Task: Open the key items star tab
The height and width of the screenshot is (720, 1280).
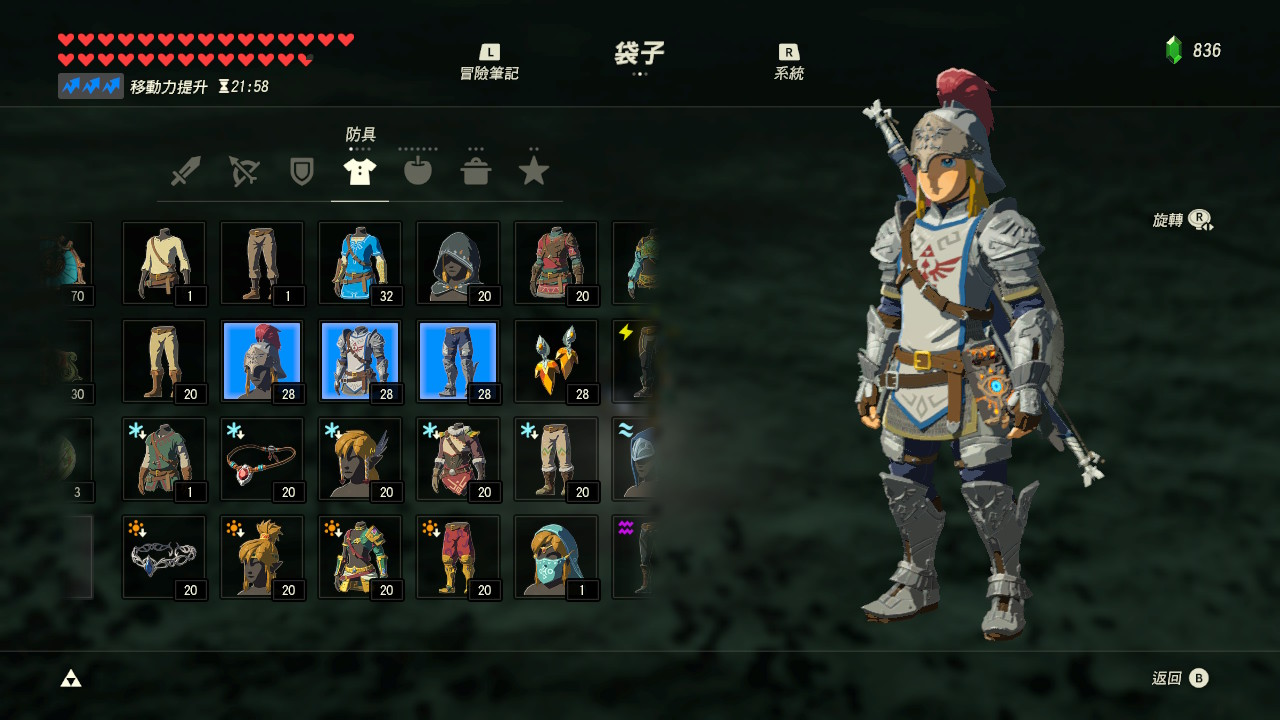Action: click(534, 169)
